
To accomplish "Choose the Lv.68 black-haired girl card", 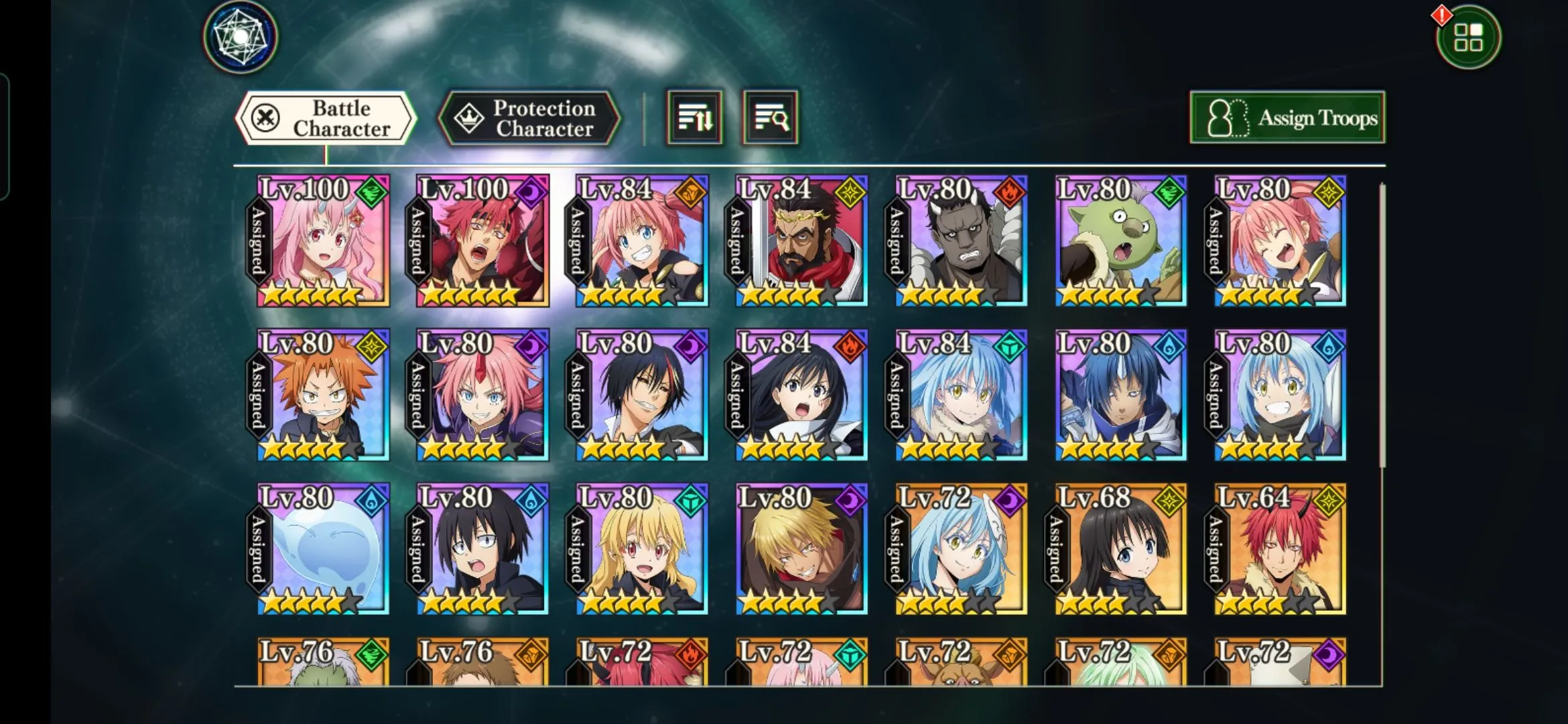I will coord(1120,550).
